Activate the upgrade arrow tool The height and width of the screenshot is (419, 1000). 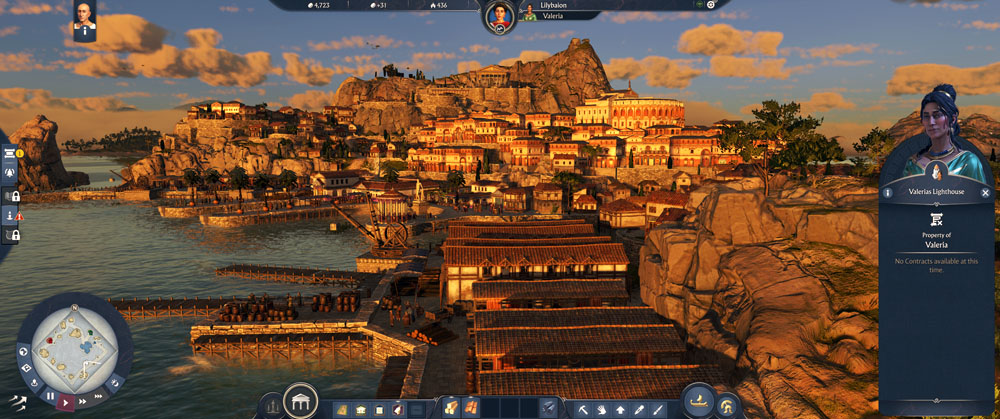click(620, 409)
